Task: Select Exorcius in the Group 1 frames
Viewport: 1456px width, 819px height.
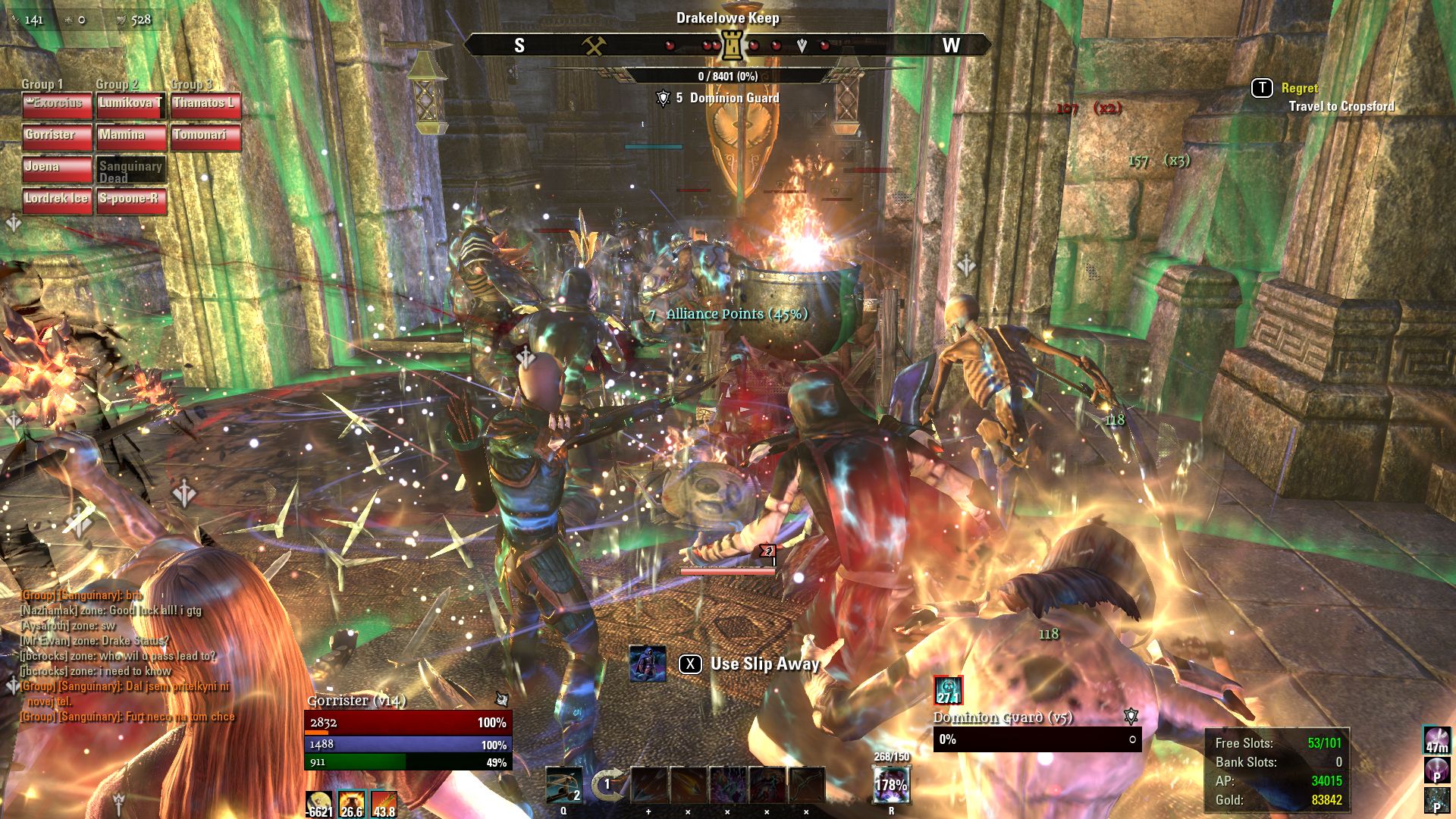Action: (x=57, y=105)
